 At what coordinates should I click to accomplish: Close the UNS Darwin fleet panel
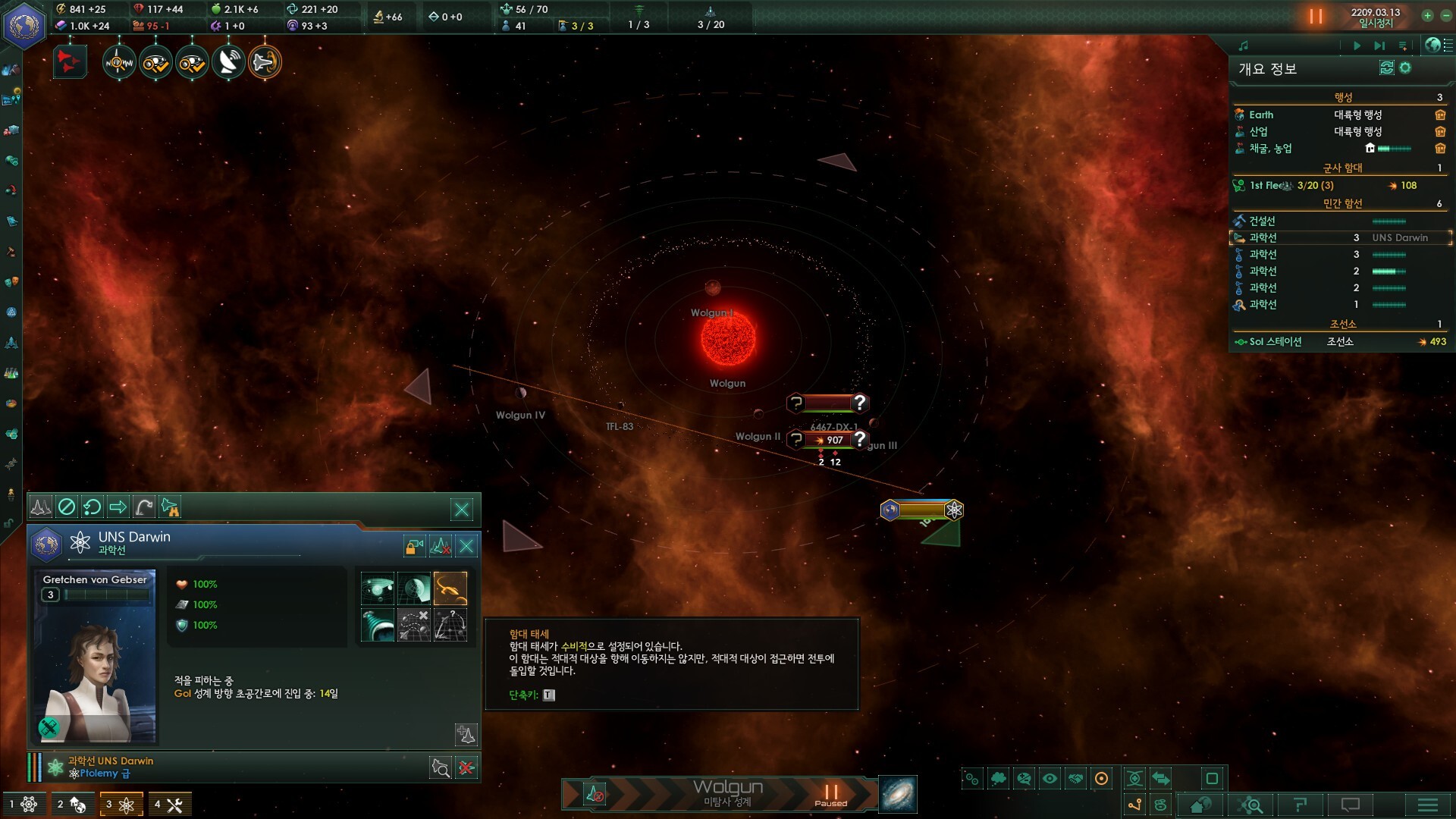[462, 510]
